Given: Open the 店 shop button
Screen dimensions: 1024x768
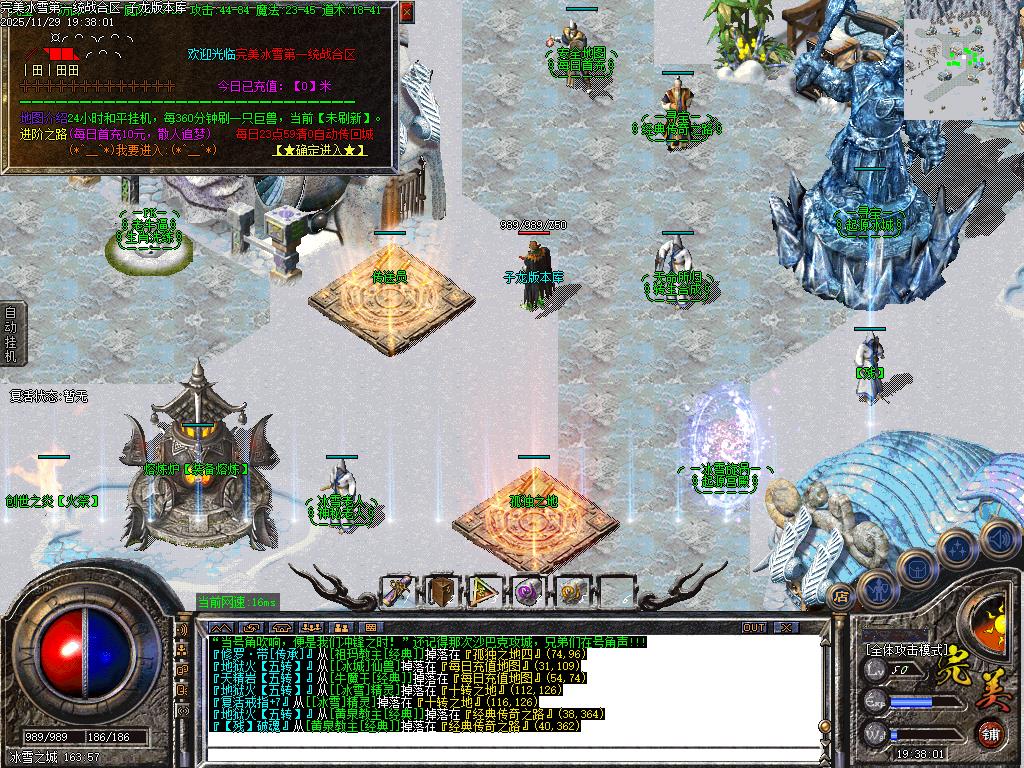Looking at the screenshot, I should pyautogui.click(x=840, y=596).
